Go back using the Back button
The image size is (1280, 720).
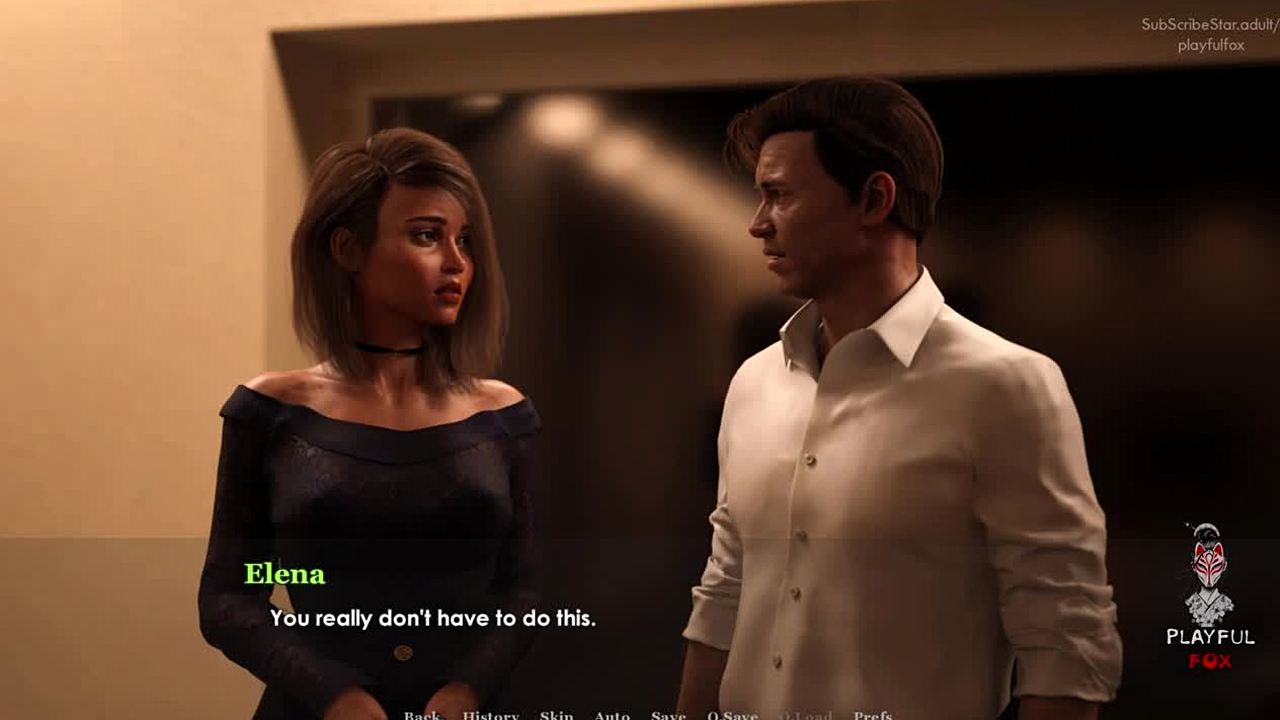click(422, 714)
